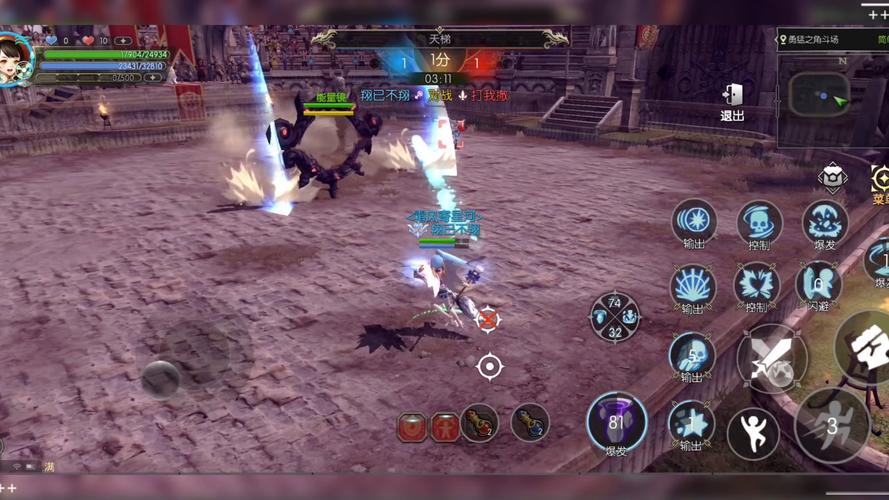Activate the running figure dash button
The height and width of the screenshot is (500, 889).
click(x=831, y=424)
